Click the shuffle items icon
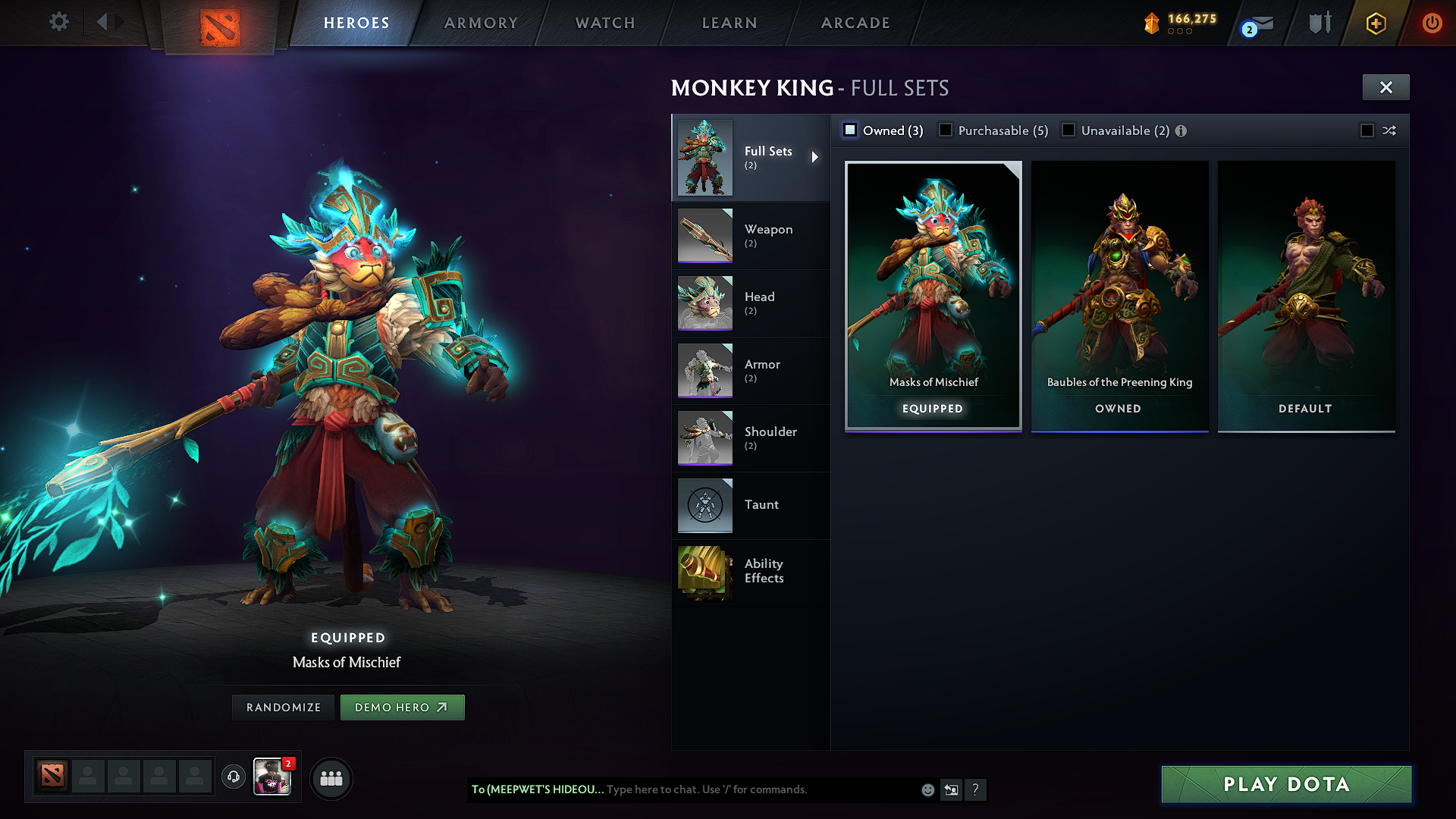The image size is (1456, 819). (x=1390, y=130)
